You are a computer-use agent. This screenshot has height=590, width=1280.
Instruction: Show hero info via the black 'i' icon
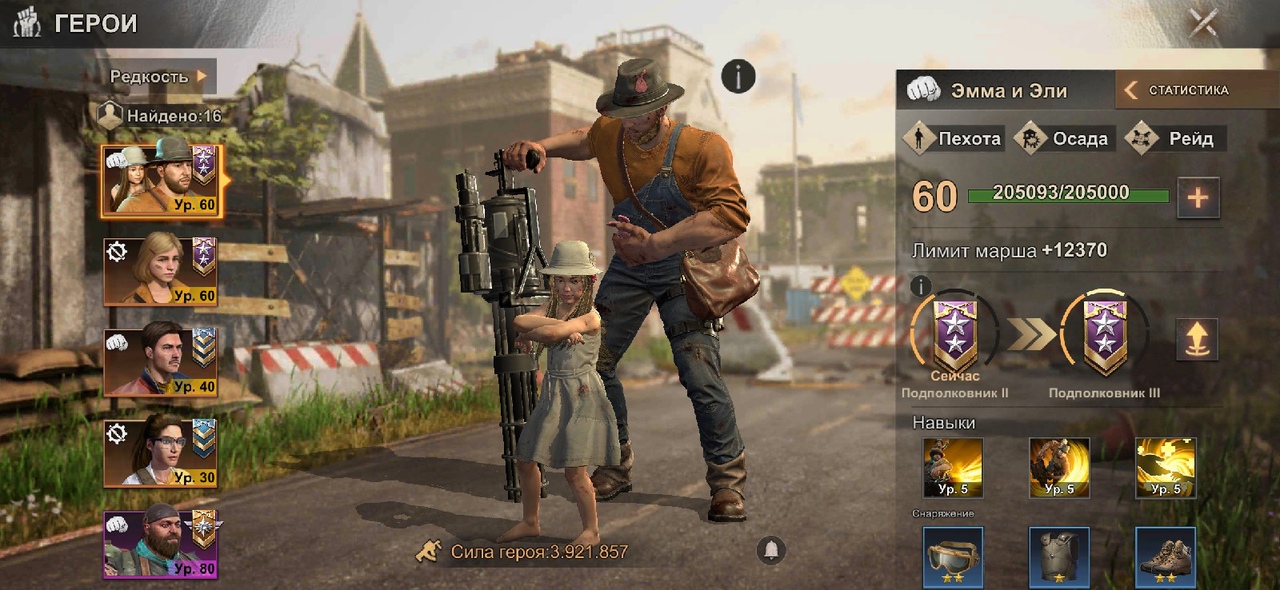[x=738, y=76]
